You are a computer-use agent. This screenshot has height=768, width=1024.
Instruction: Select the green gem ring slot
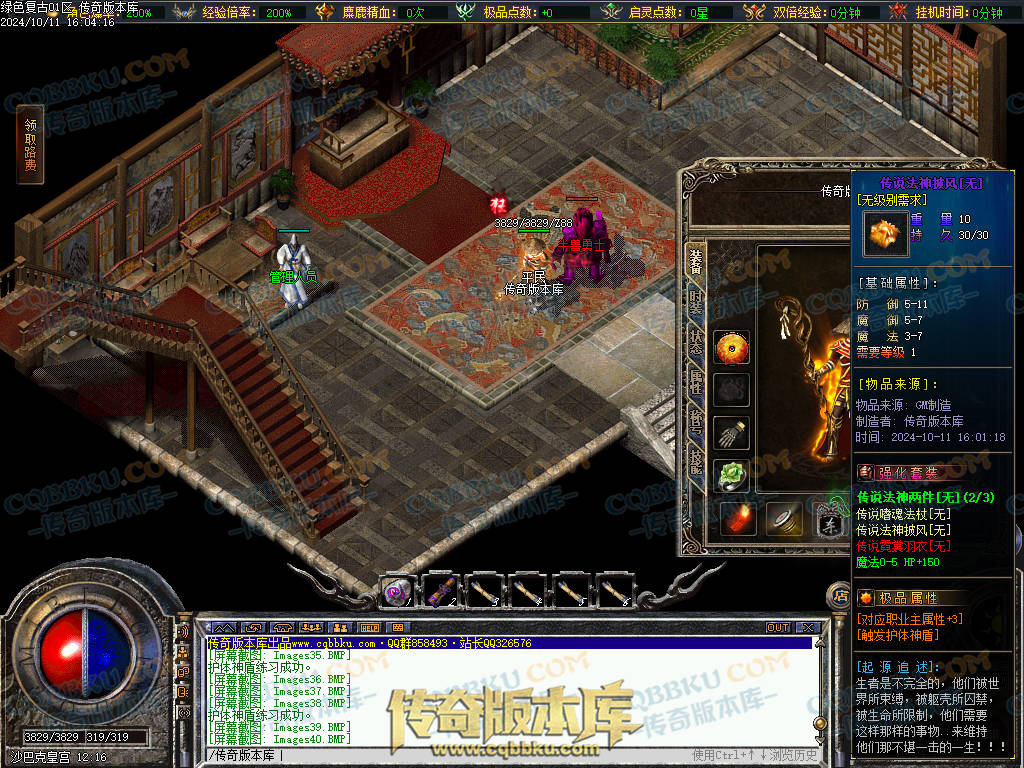pyautogui.click(x=732, y=476)
